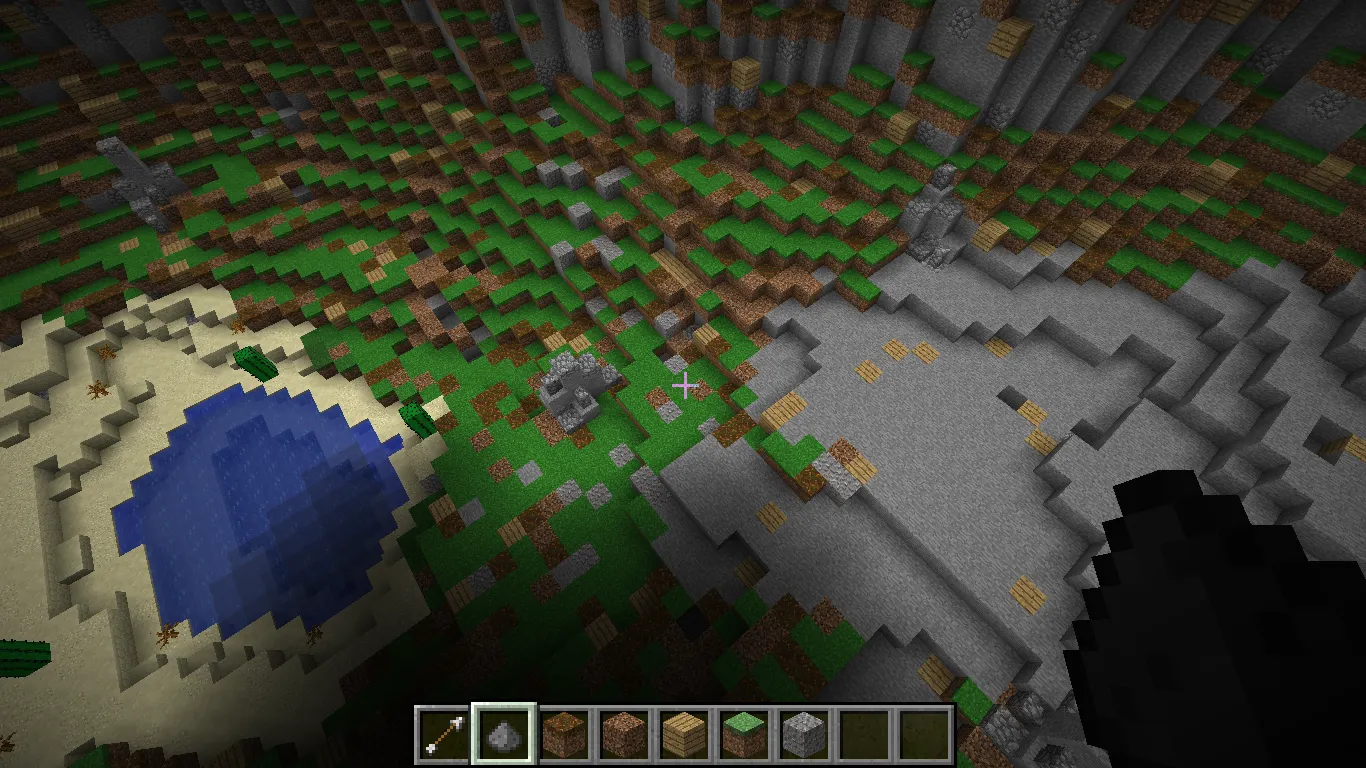The height and width of the screenshot is (768, 1366).
Task: Select the arrow slot in the hotbar
Action: click(x=445, y=735)
